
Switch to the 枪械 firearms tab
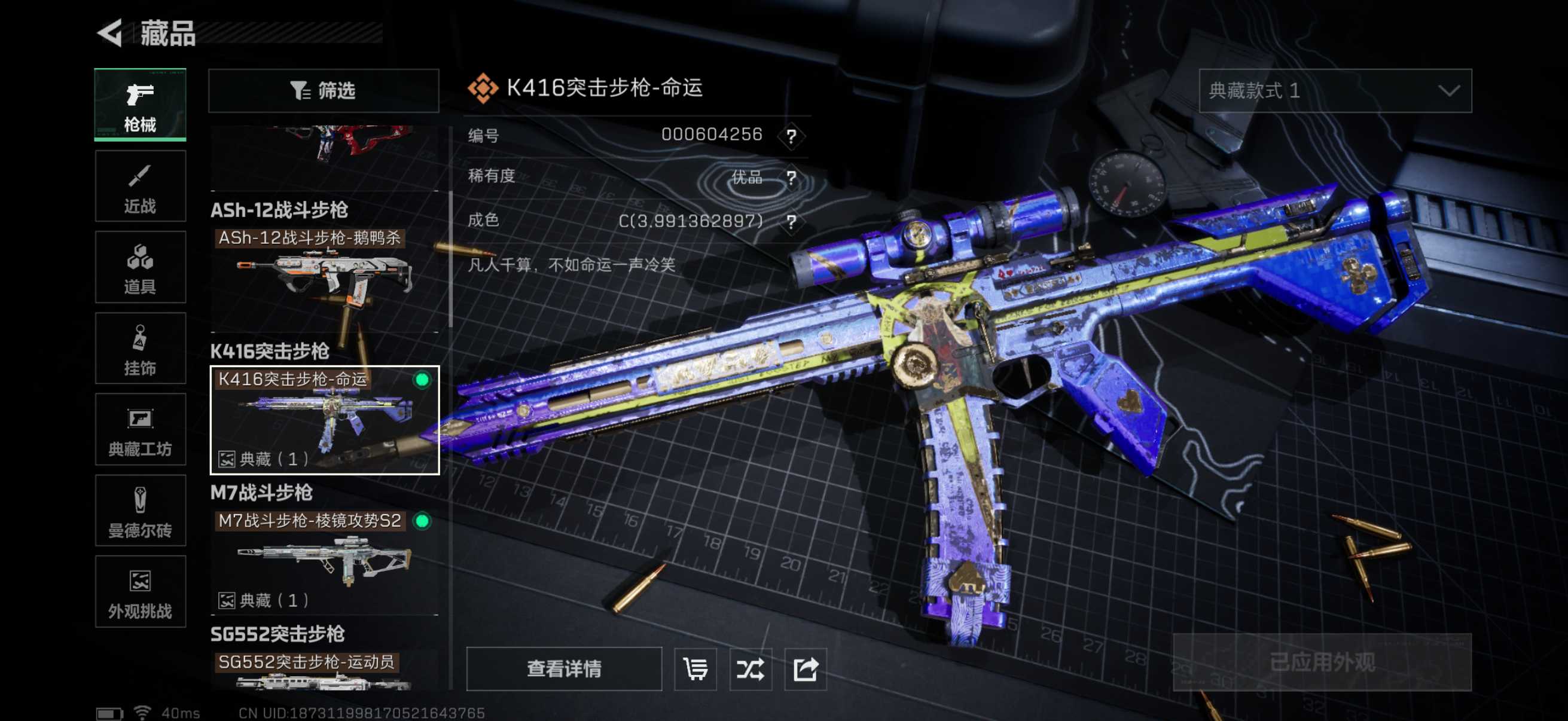point(140,105)
